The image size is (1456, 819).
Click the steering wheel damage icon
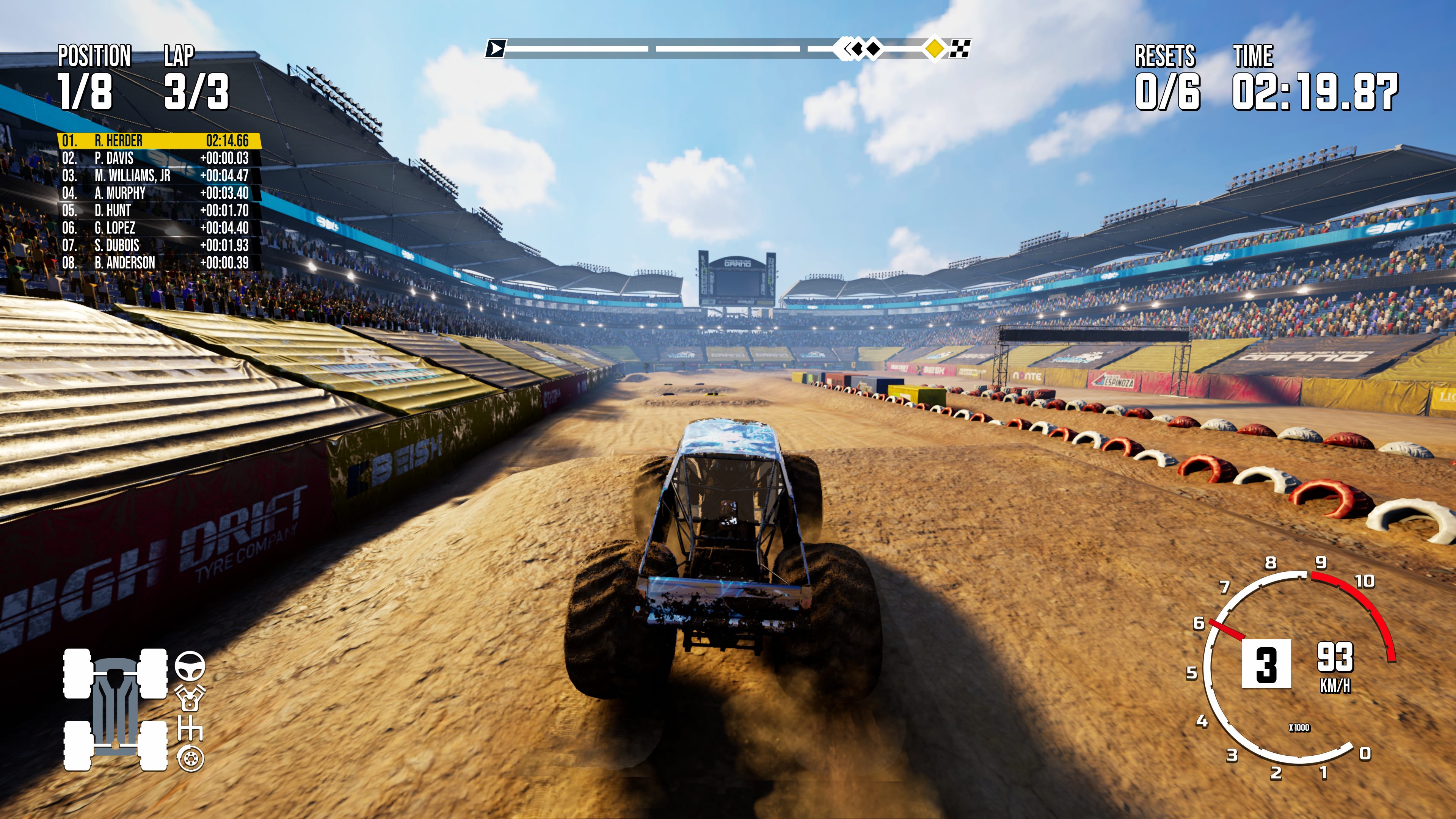click(x=190, y=665)
